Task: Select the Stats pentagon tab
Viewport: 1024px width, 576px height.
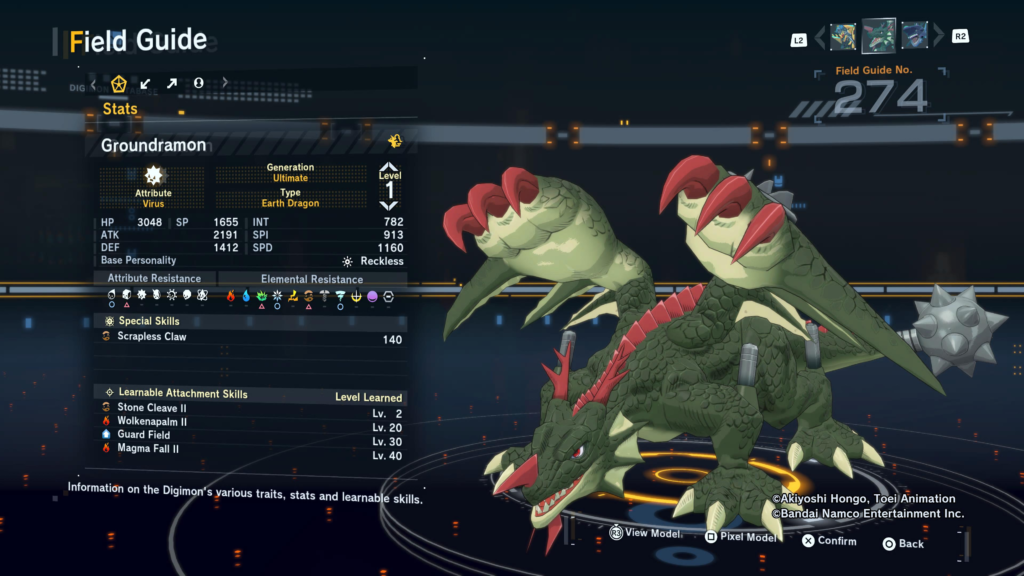Action: coord(119,83)
